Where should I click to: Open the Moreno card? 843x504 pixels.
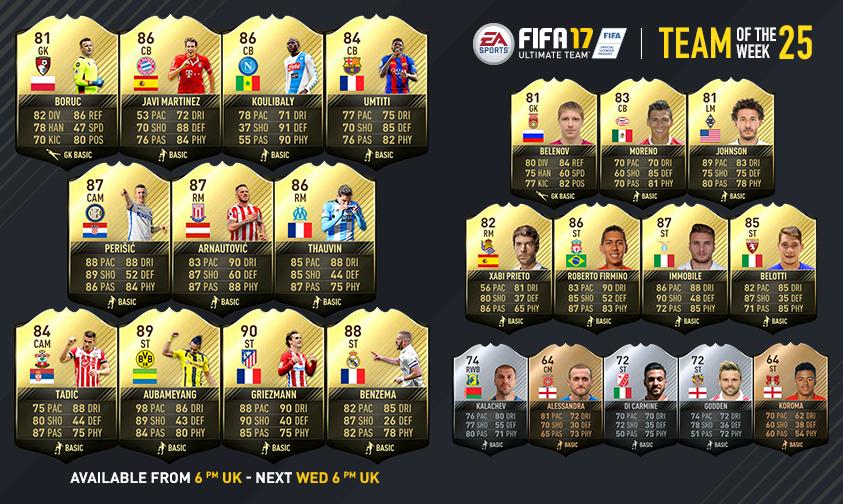(639, 138)
